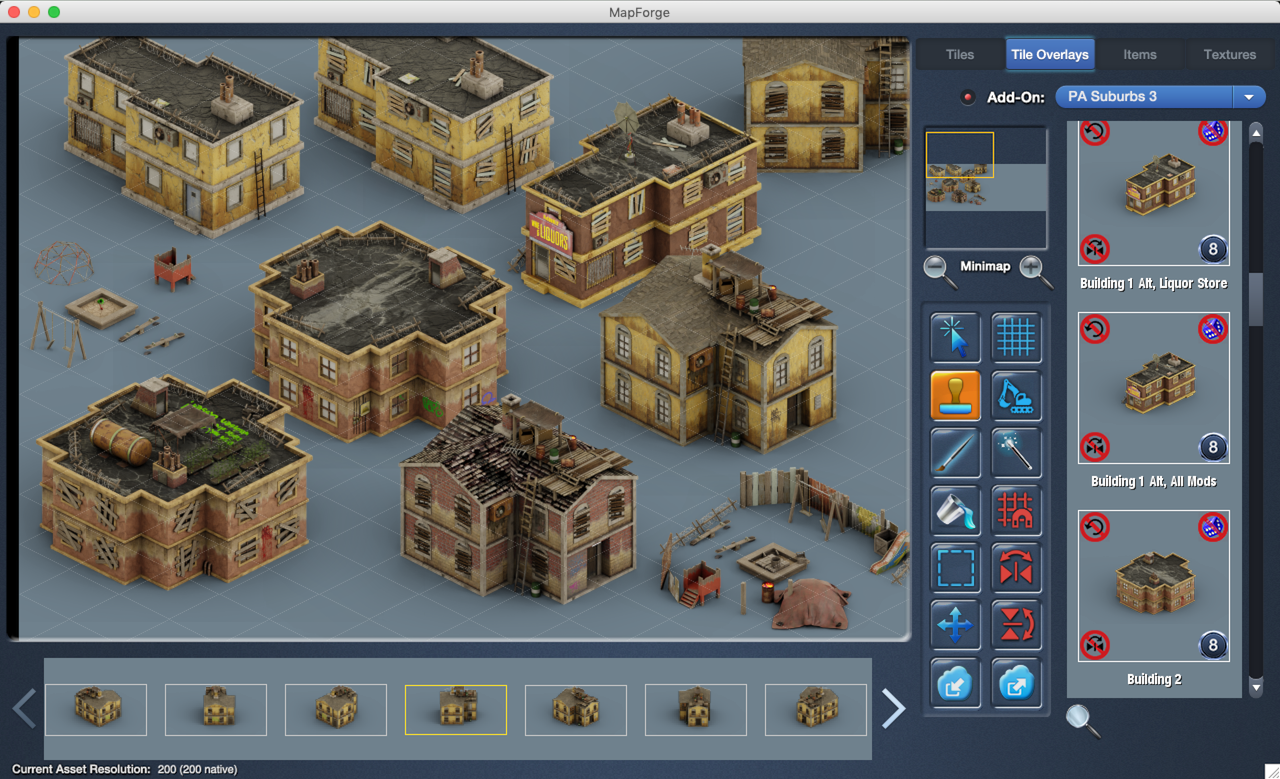This screenshot has height=779, width=1280.
Task: Activate the excavator tool
Action: [x=1016, y=396]
